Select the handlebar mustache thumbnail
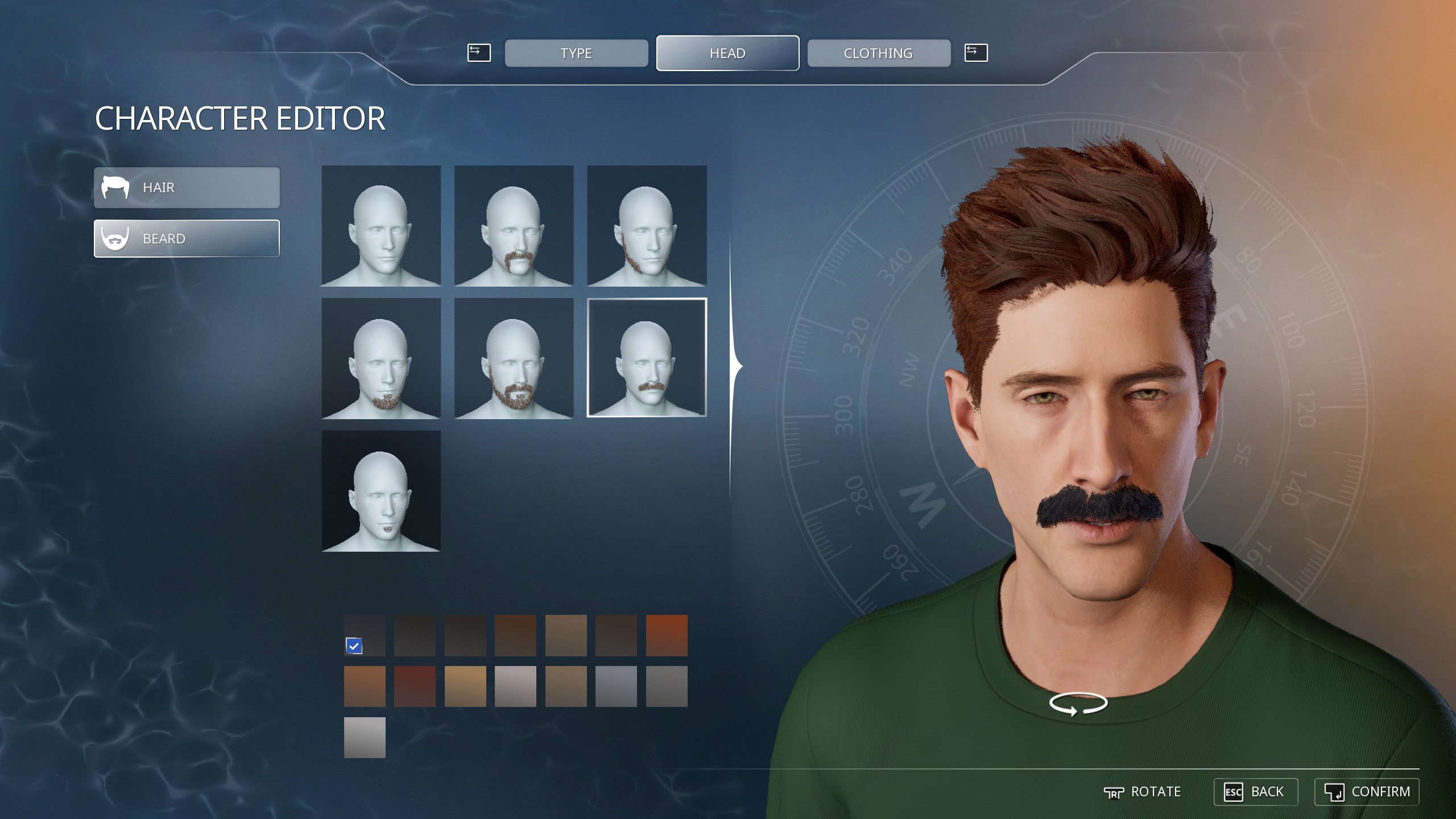The image size is (1456, 819). click(514, 226)
